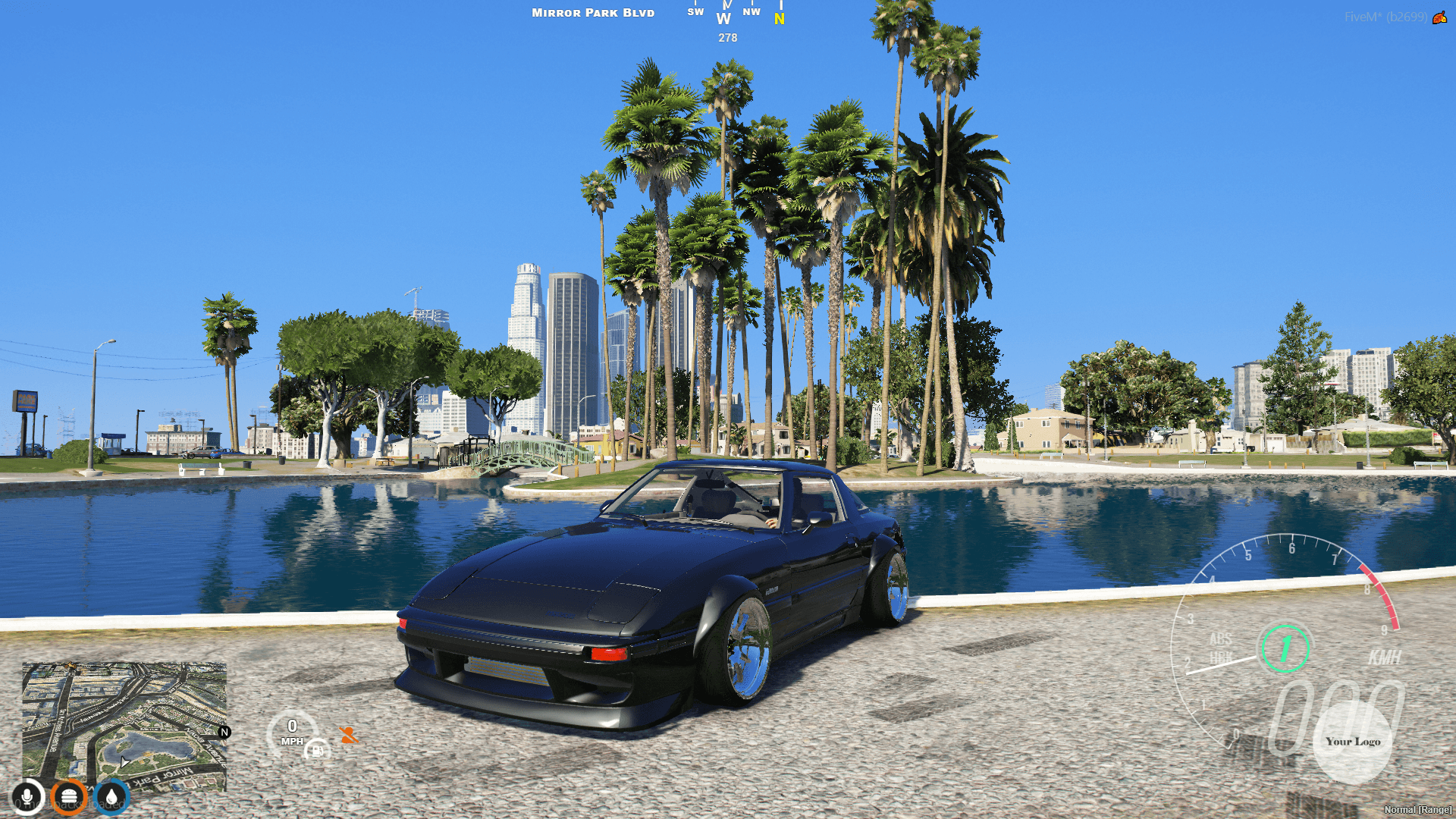
Task: Click the Your Logo badge on the speedometer
Action: click(1354, 742)
